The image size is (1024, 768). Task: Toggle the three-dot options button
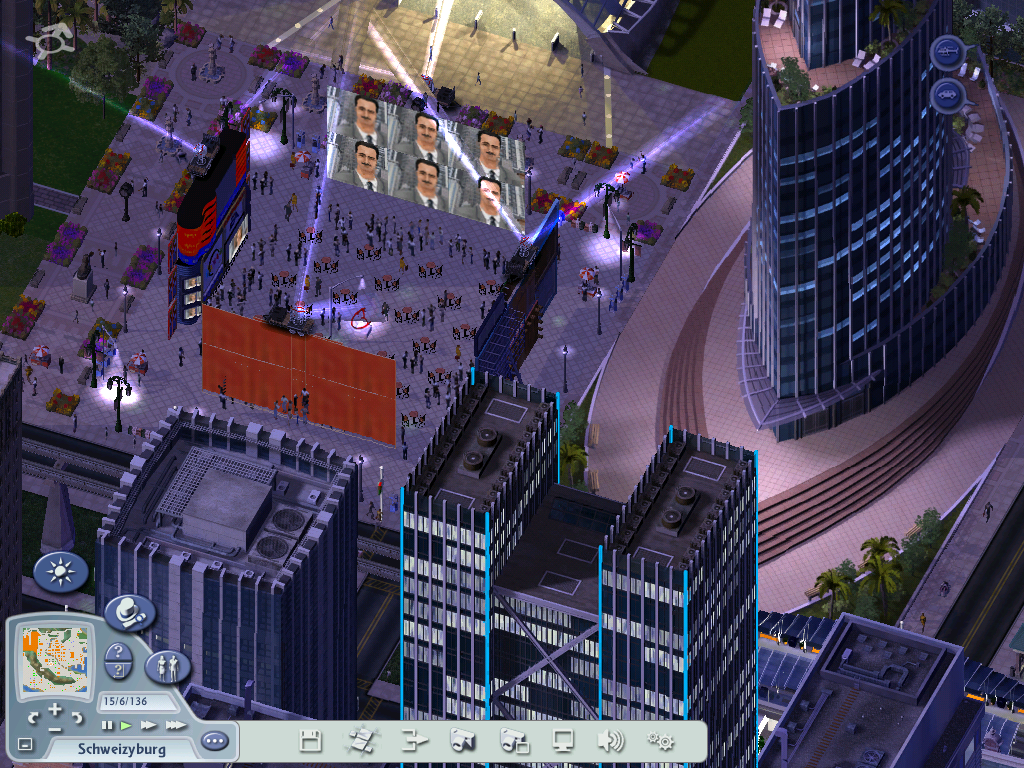(x=214, y=741)
